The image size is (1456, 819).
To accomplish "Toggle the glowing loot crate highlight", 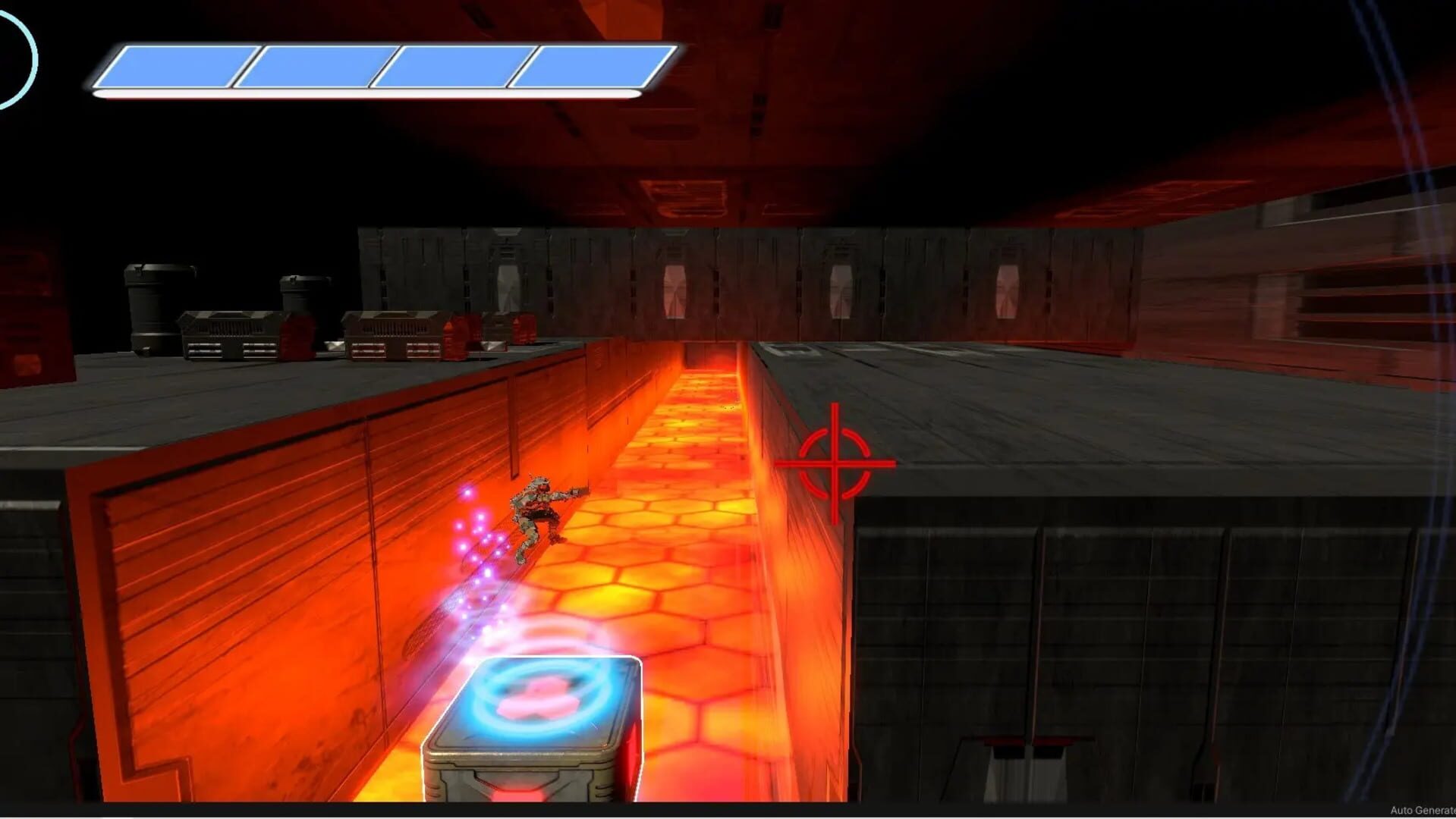I will click(x=531, y=713).
